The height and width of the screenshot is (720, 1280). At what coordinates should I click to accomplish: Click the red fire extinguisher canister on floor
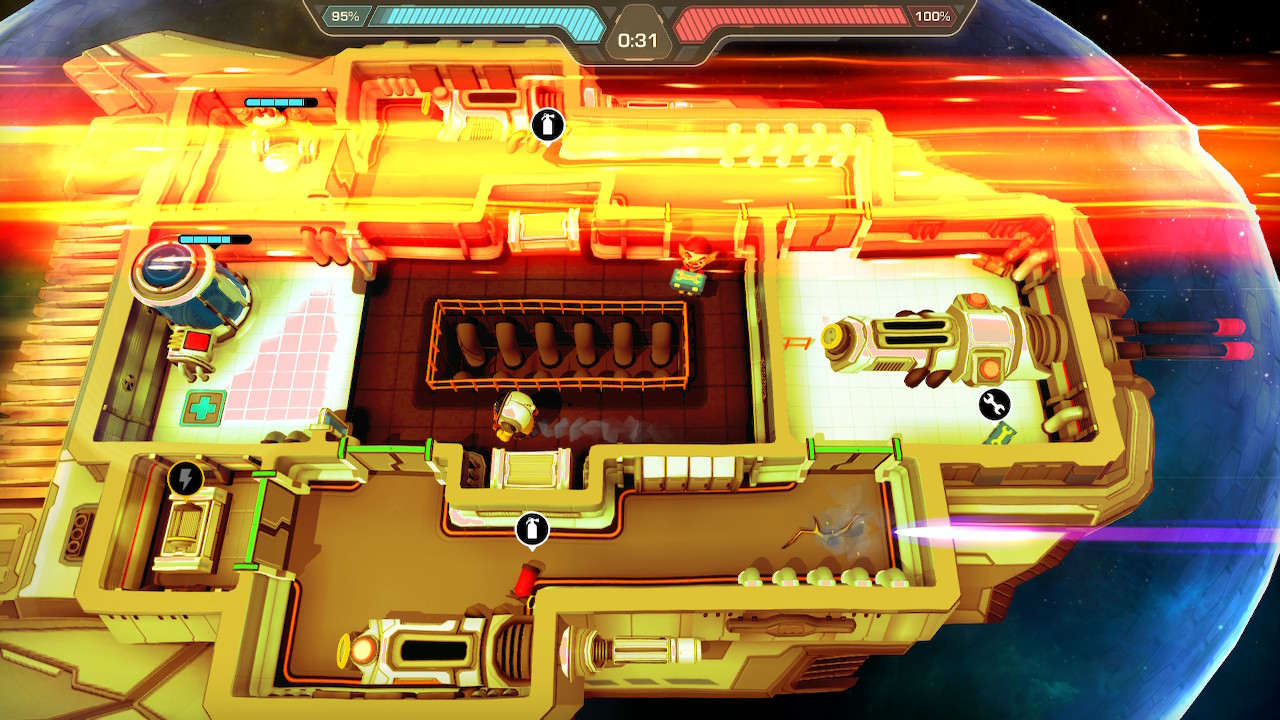click(527, 577)
